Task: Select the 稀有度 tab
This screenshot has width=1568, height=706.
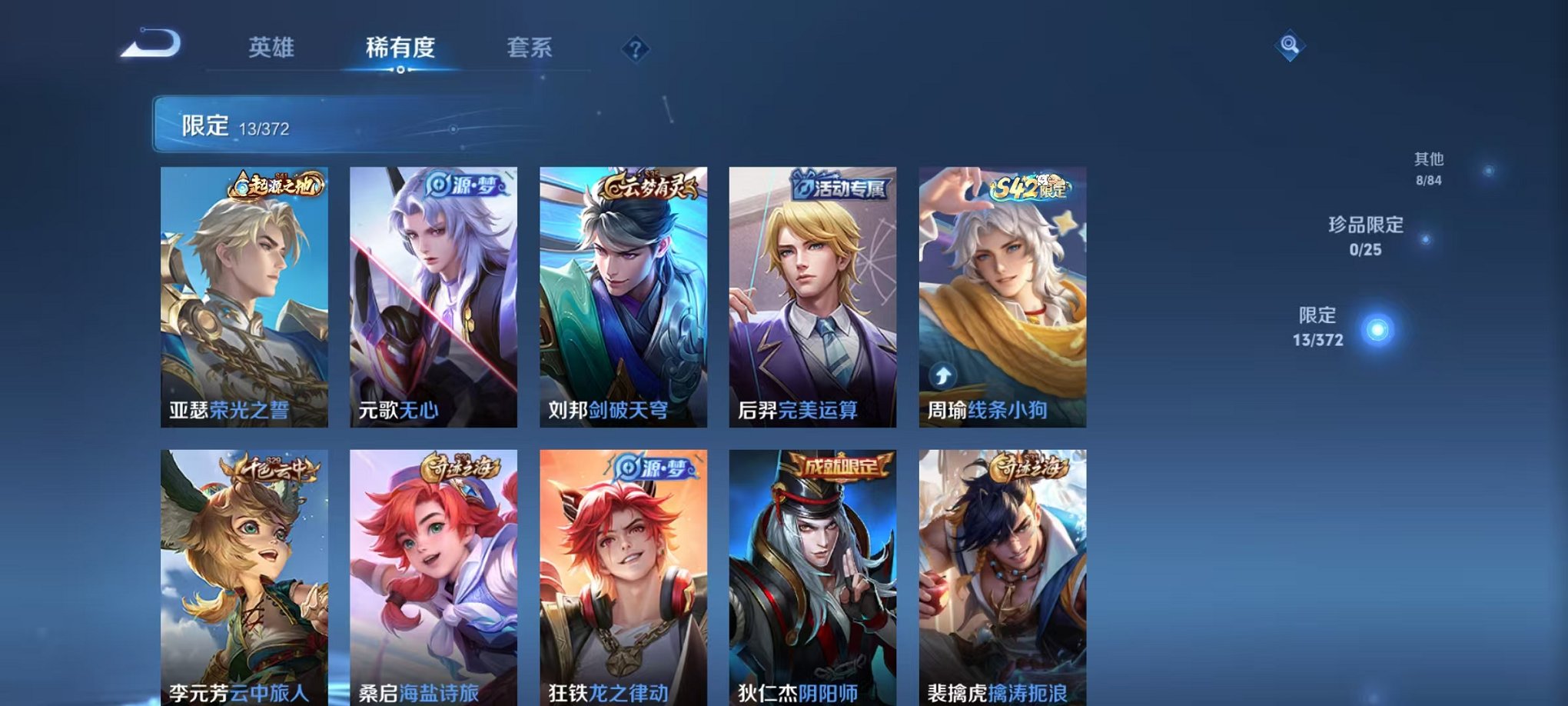Action: click(x=400, y=46)
